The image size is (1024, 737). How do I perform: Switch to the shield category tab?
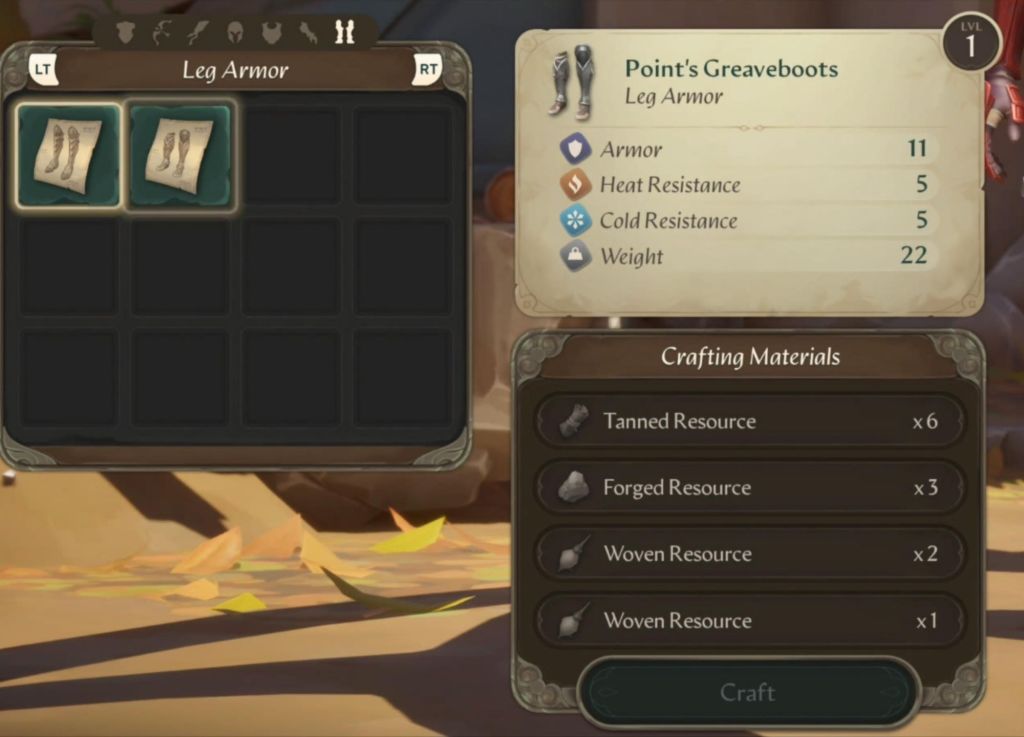[x=125, y=33]
